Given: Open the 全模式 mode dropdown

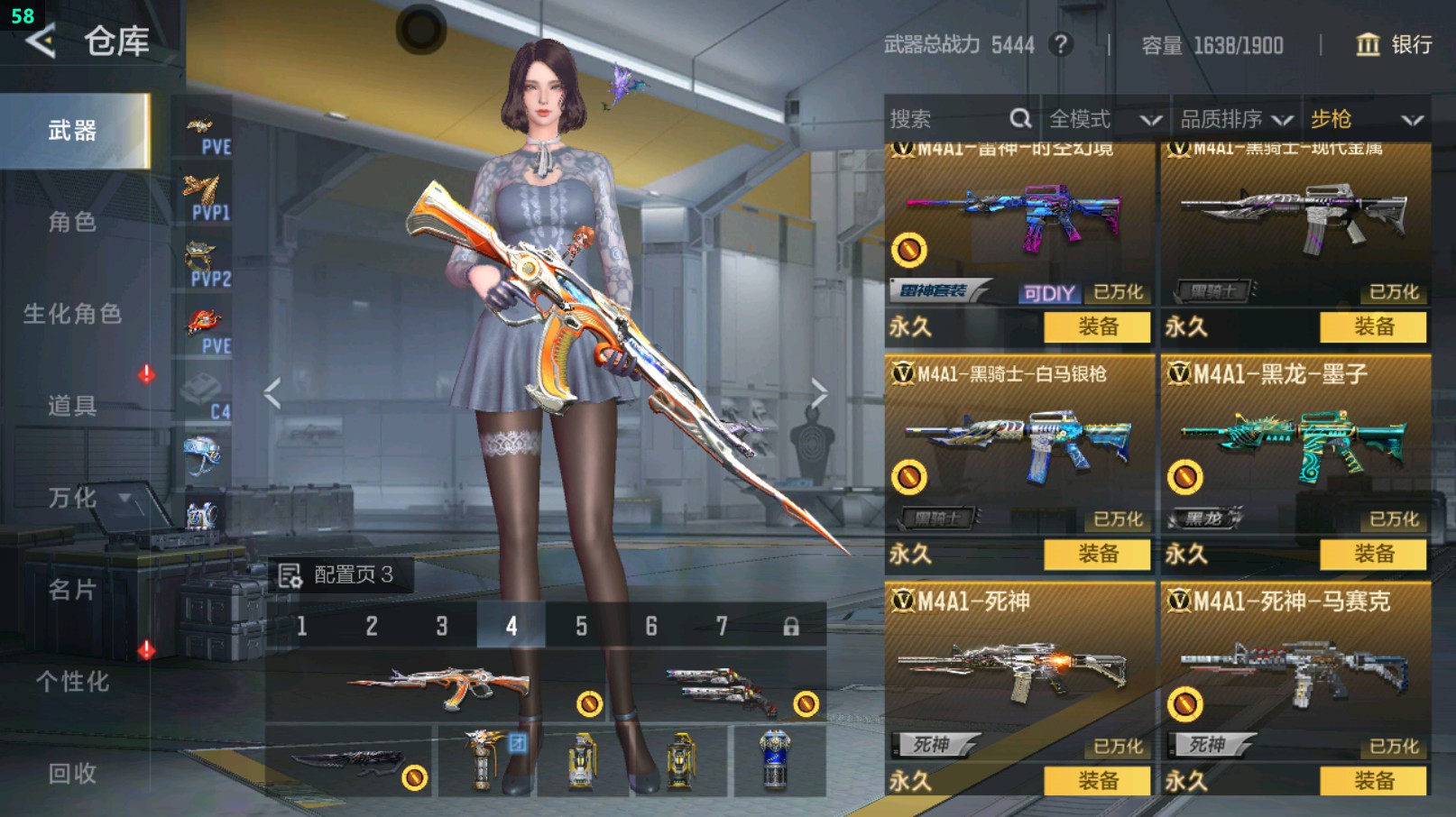Looking at the screenshot, I should pos(1104,119).
